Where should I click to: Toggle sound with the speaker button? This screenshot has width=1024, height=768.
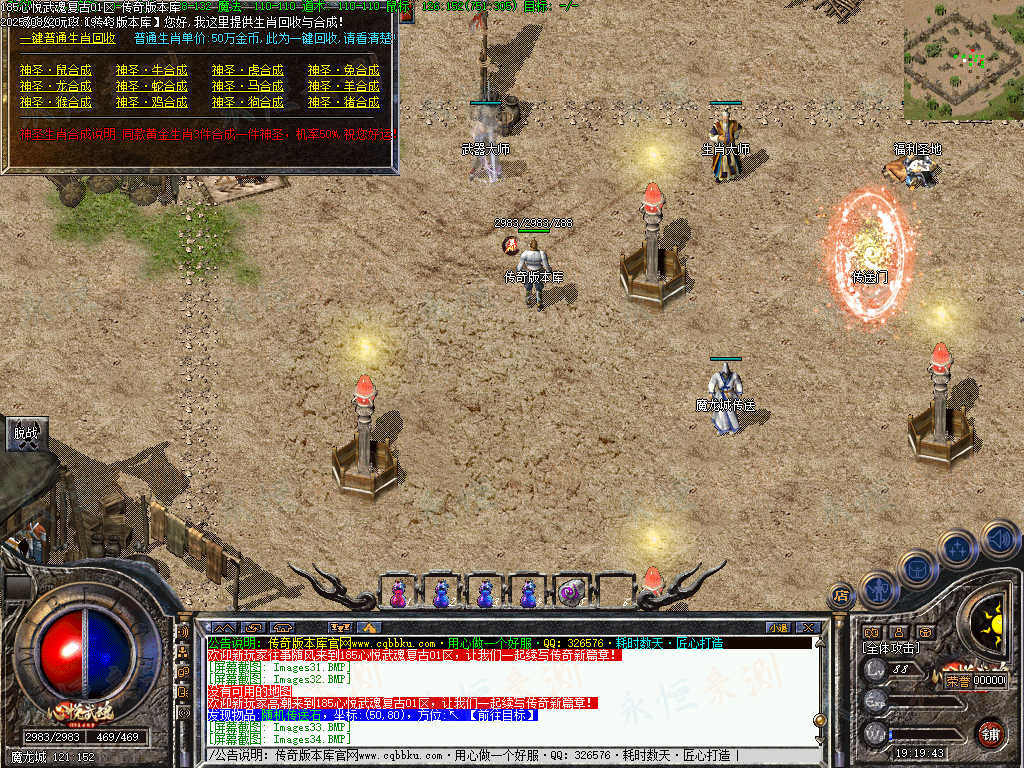point(999,539)
